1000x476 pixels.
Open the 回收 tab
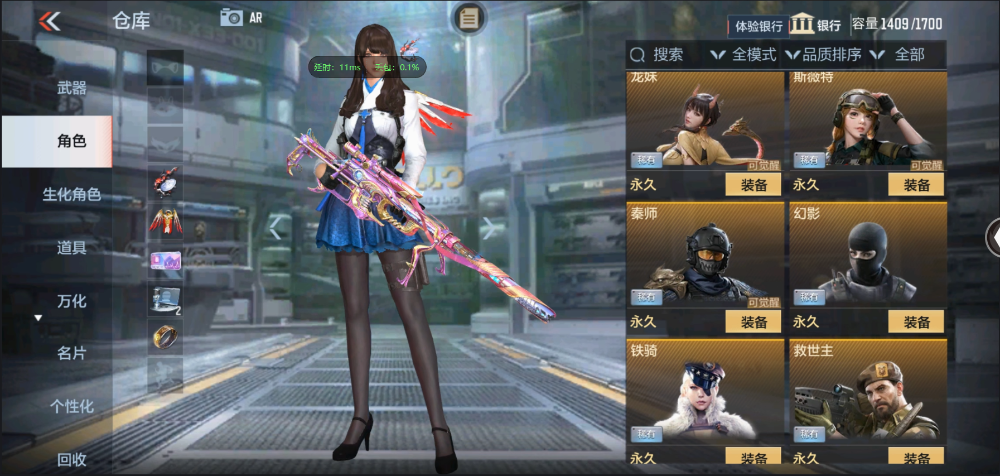(x=71, y=459)
